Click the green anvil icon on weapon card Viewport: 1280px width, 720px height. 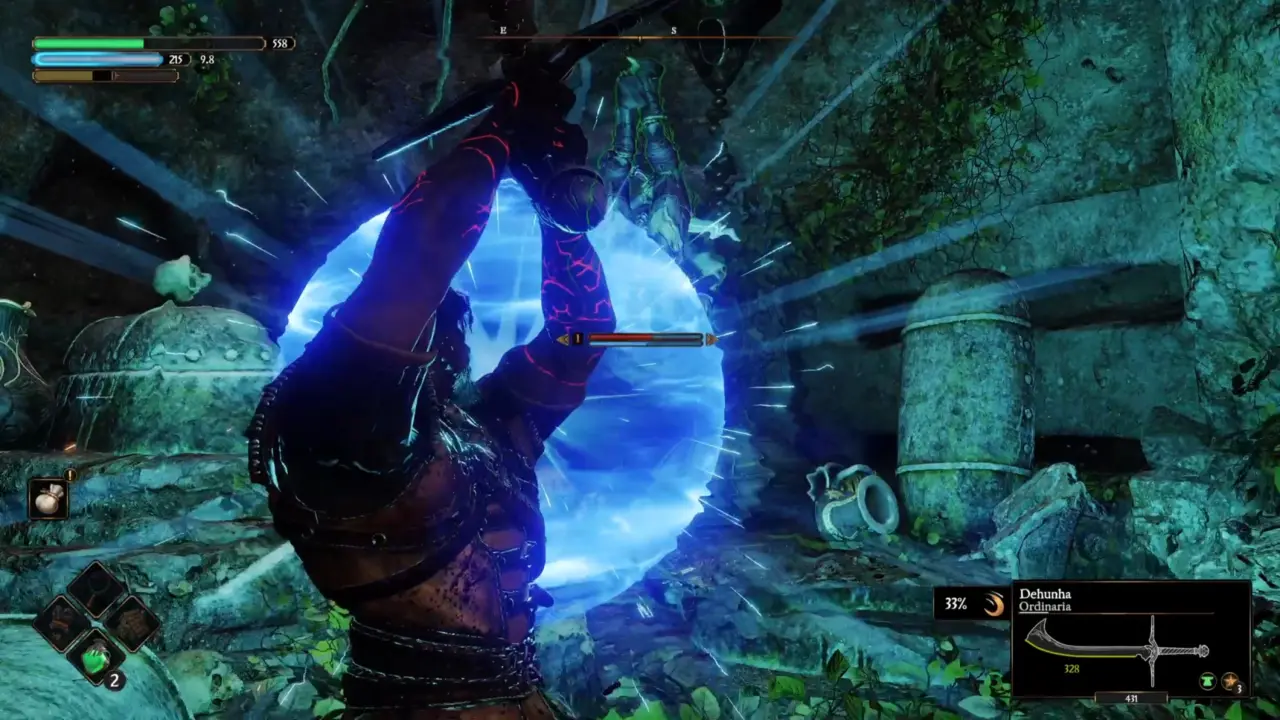pos(1208,681)
